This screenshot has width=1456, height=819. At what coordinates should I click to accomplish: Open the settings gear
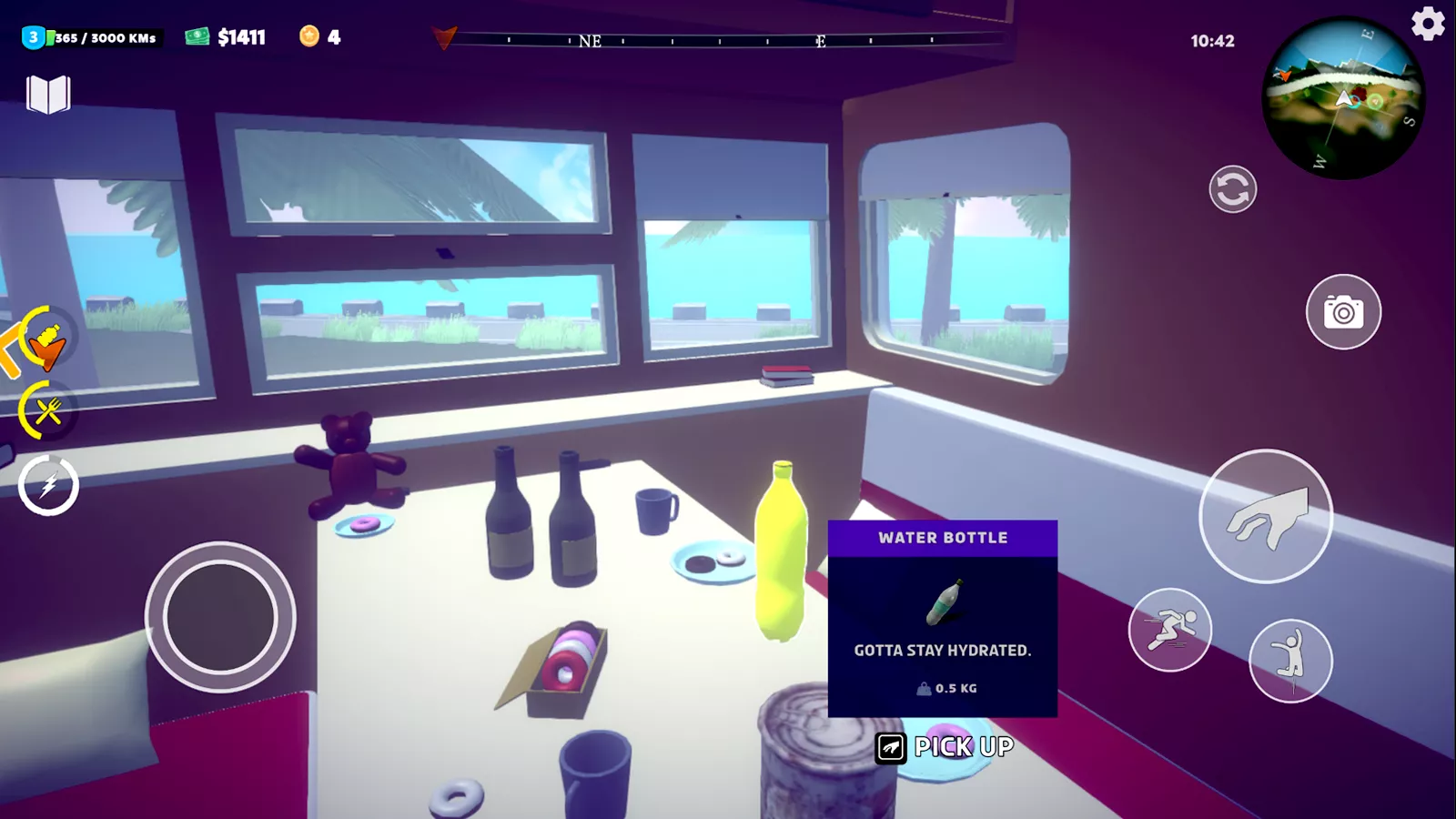(x=1428, y=24)
